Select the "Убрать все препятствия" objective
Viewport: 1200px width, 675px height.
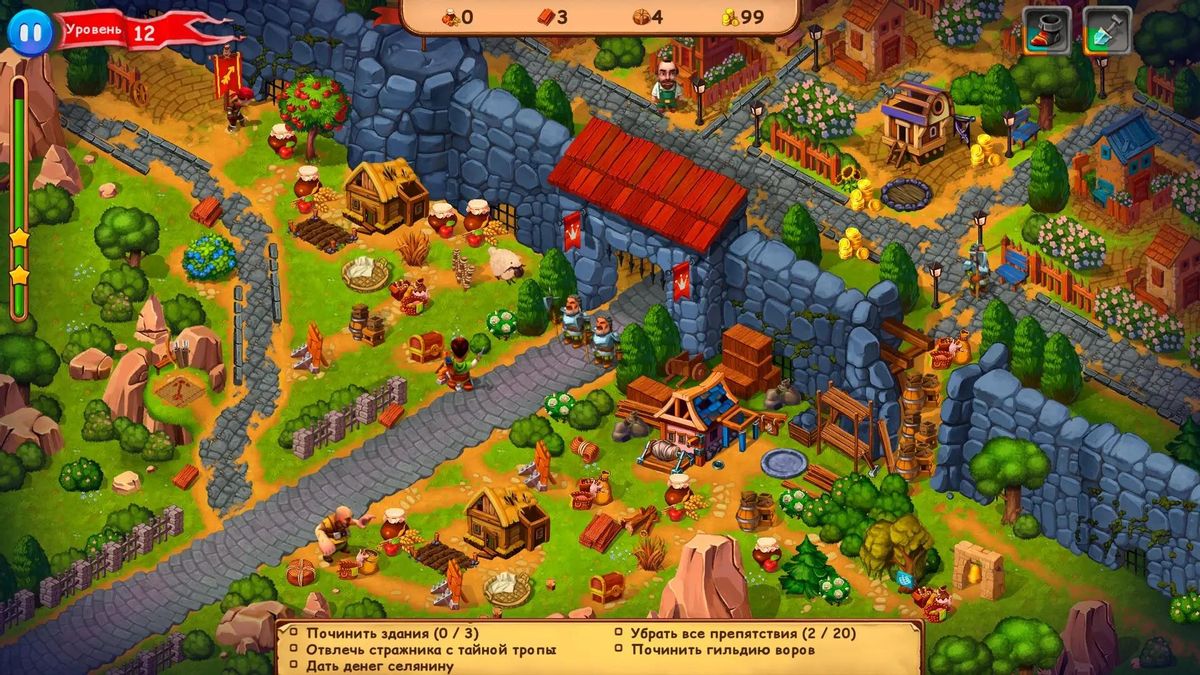pyautogui.click(x=742, y=633)
